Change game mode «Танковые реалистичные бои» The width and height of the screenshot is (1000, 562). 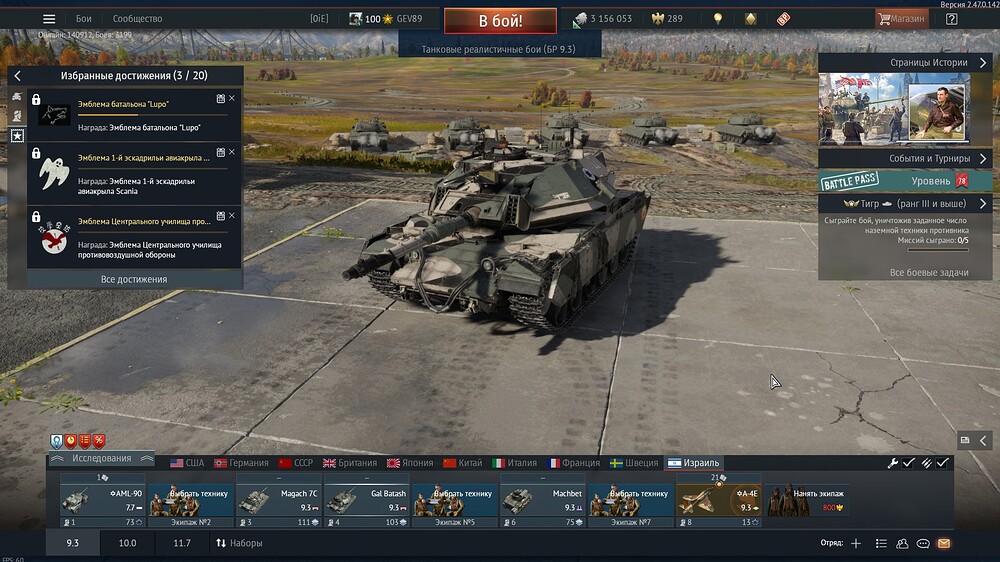(500, 48)
